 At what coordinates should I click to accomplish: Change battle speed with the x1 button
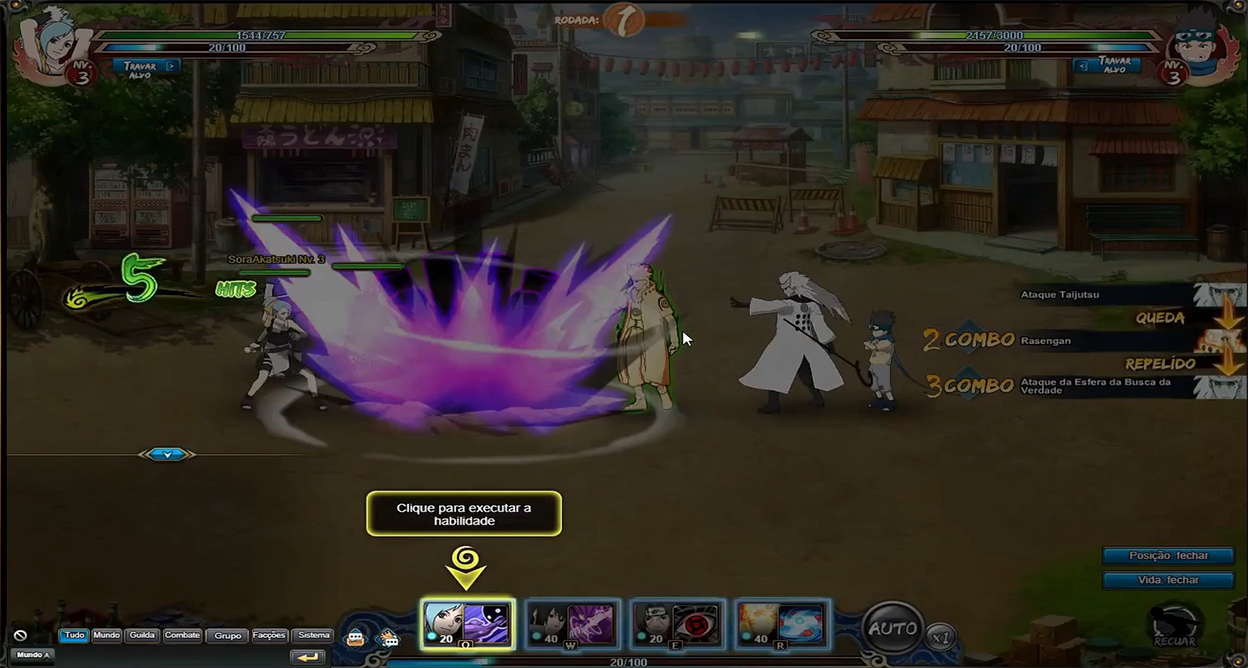click(x=938, y=636)
